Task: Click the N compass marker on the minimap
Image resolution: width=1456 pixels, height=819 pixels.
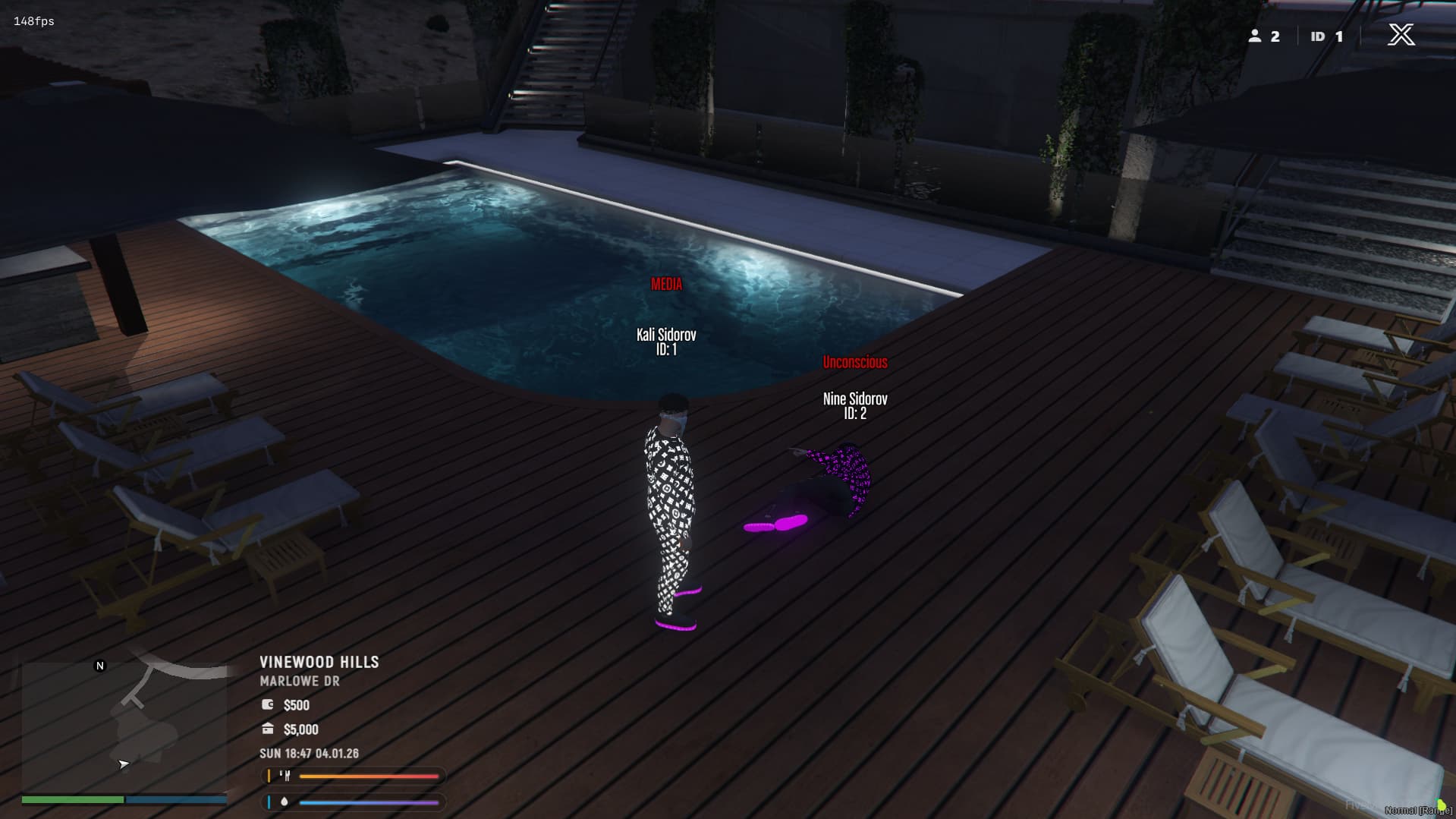Action: (99, 665)
